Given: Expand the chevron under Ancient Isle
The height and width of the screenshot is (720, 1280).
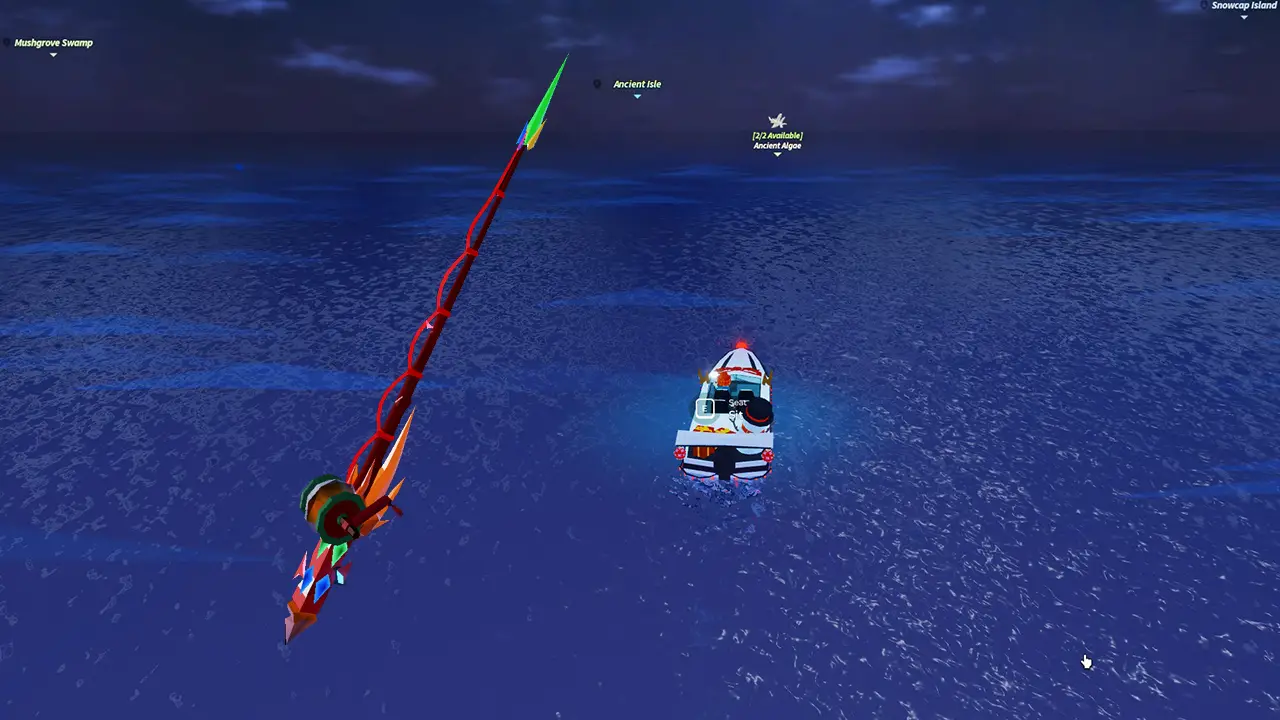Looking at the screenshot, I should (637, 95).
